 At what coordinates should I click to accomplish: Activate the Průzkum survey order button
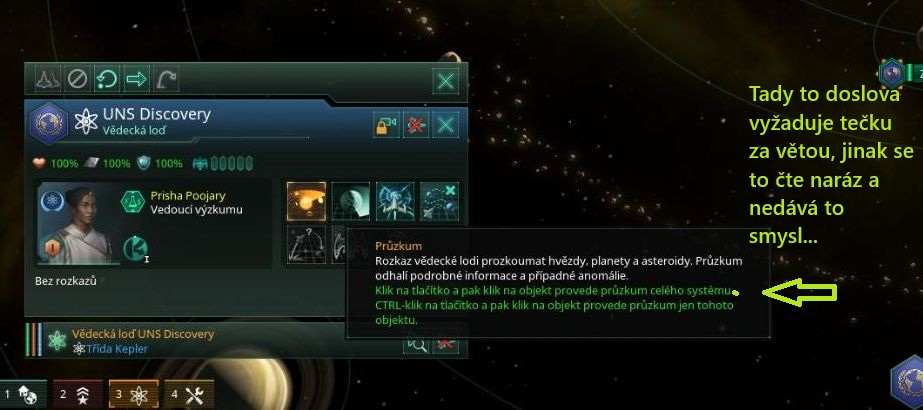coord(306,200)
